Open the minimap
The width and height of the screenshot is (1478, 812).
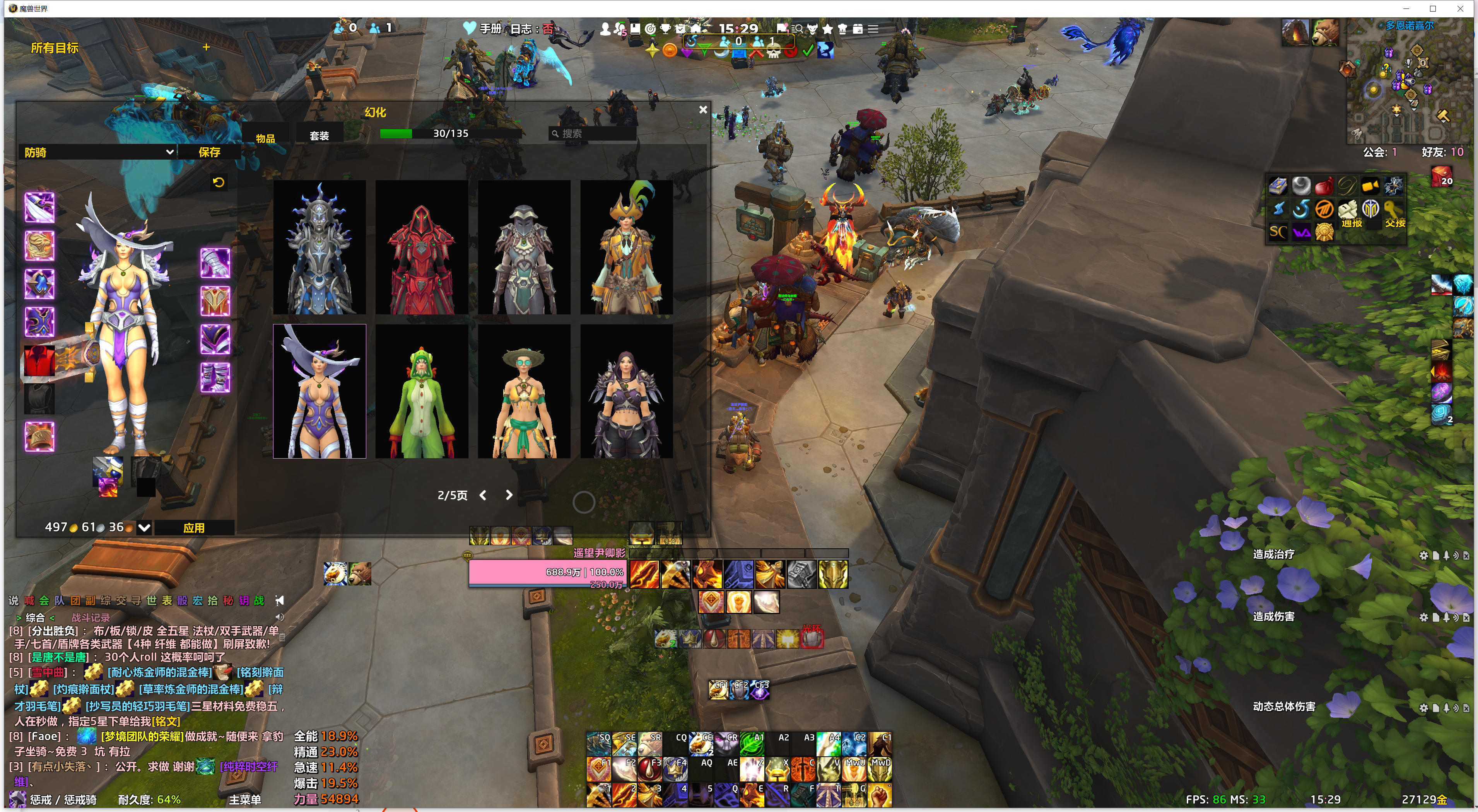click(x=1407, y=83)
